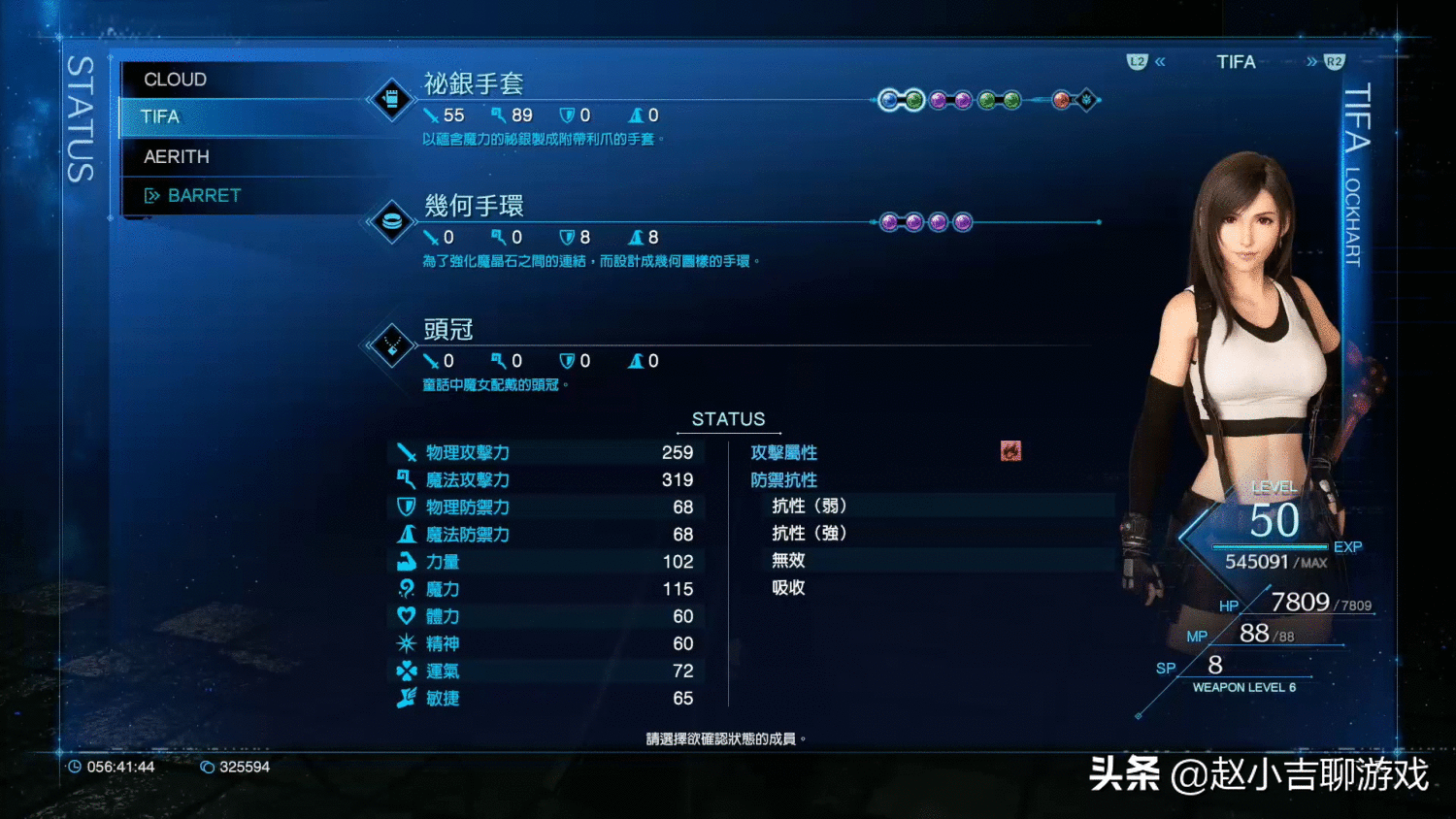Click the magic attack stat icon
Screen dimensions: 1456x819
pyautogui.click(x=408, y=479)
